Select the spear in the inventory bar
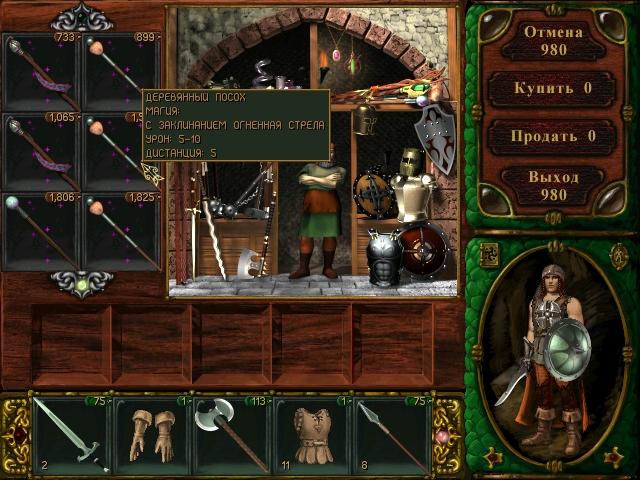The image size is (640, 480). click(392, 436)
